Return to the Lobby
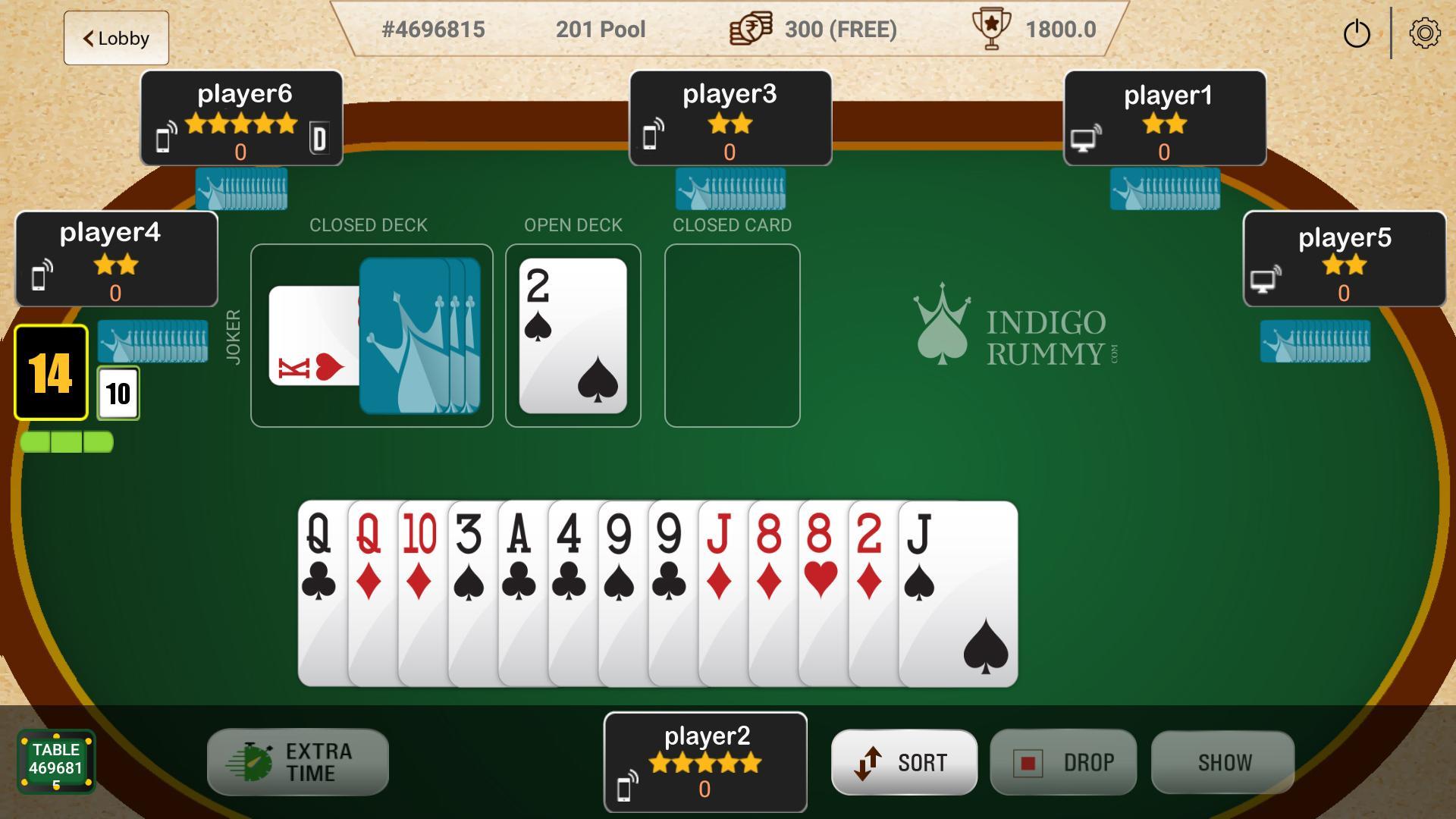The width and height of the screenshot is (1456, 819). tap(115, 38)
